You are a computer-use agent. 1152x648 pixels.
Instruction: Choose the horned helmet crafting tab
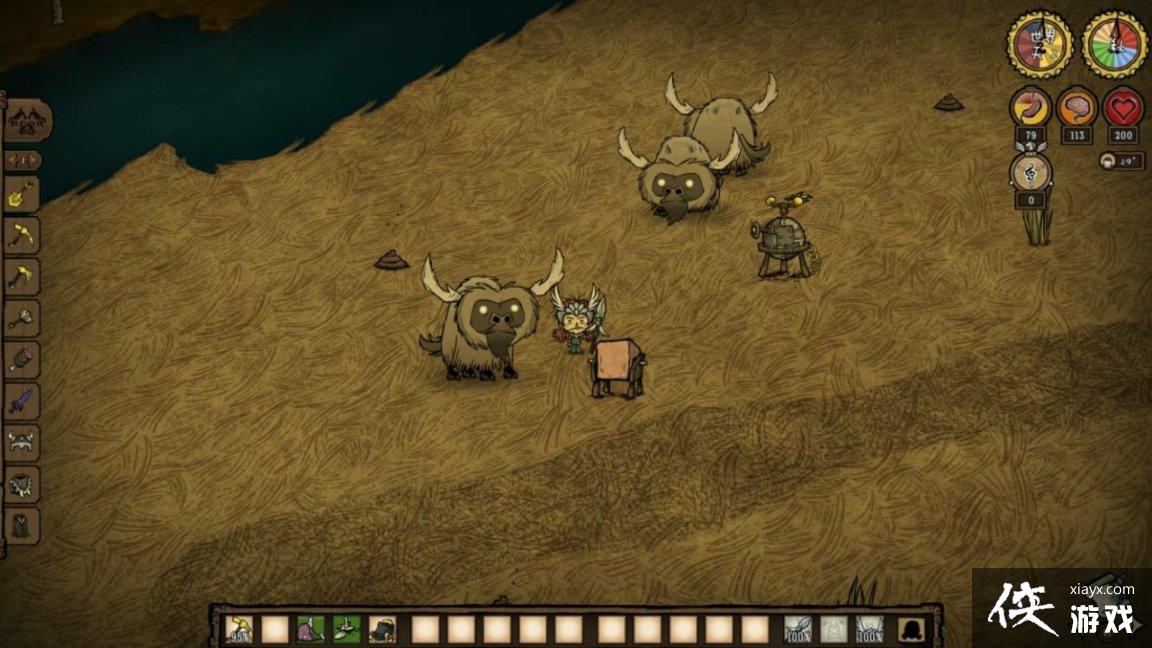(22, 442)
